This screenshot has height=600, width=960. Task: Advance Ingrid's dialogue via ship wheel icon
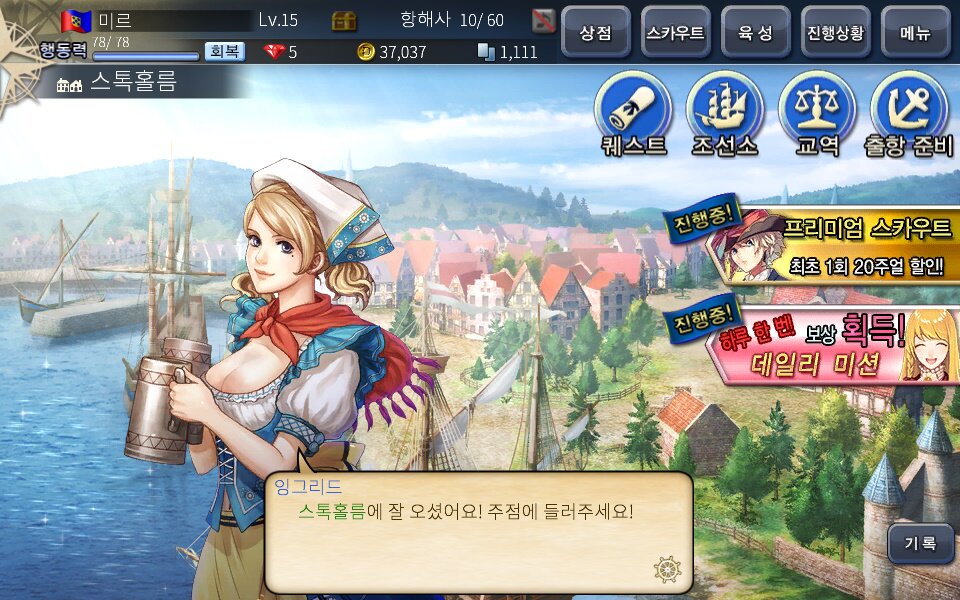[x=667, y=569]
